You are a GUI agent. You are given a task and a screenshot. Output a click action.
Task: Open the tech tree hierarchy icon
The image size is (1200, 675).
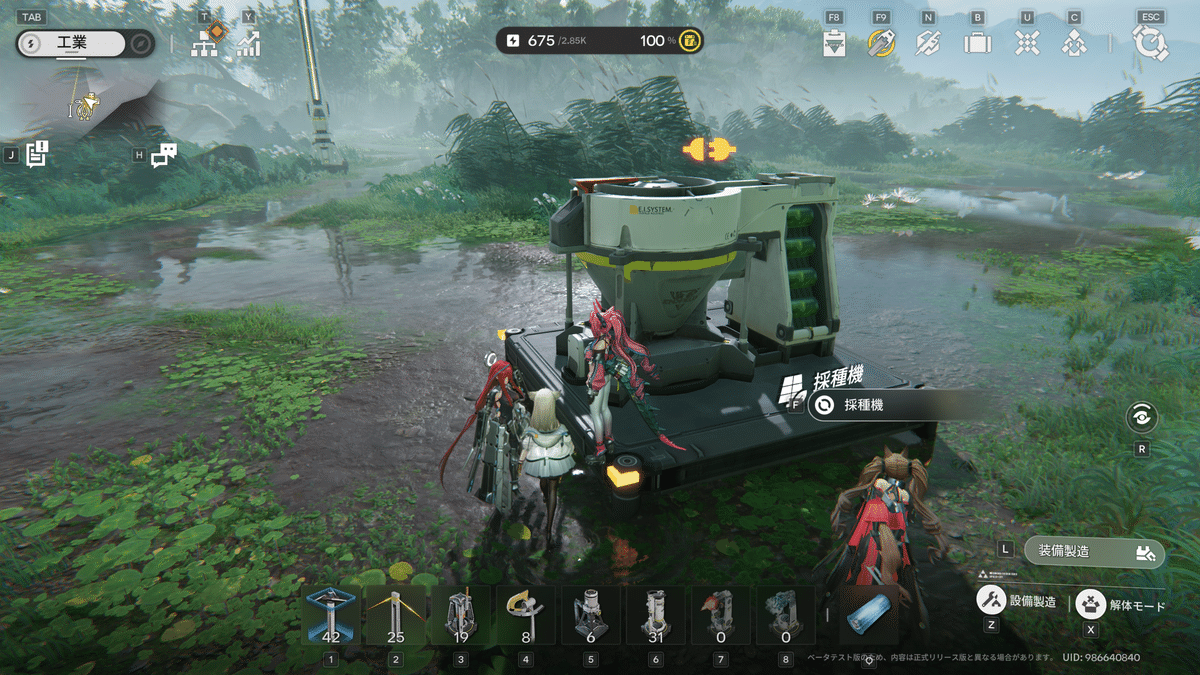[x=205, y=42]
